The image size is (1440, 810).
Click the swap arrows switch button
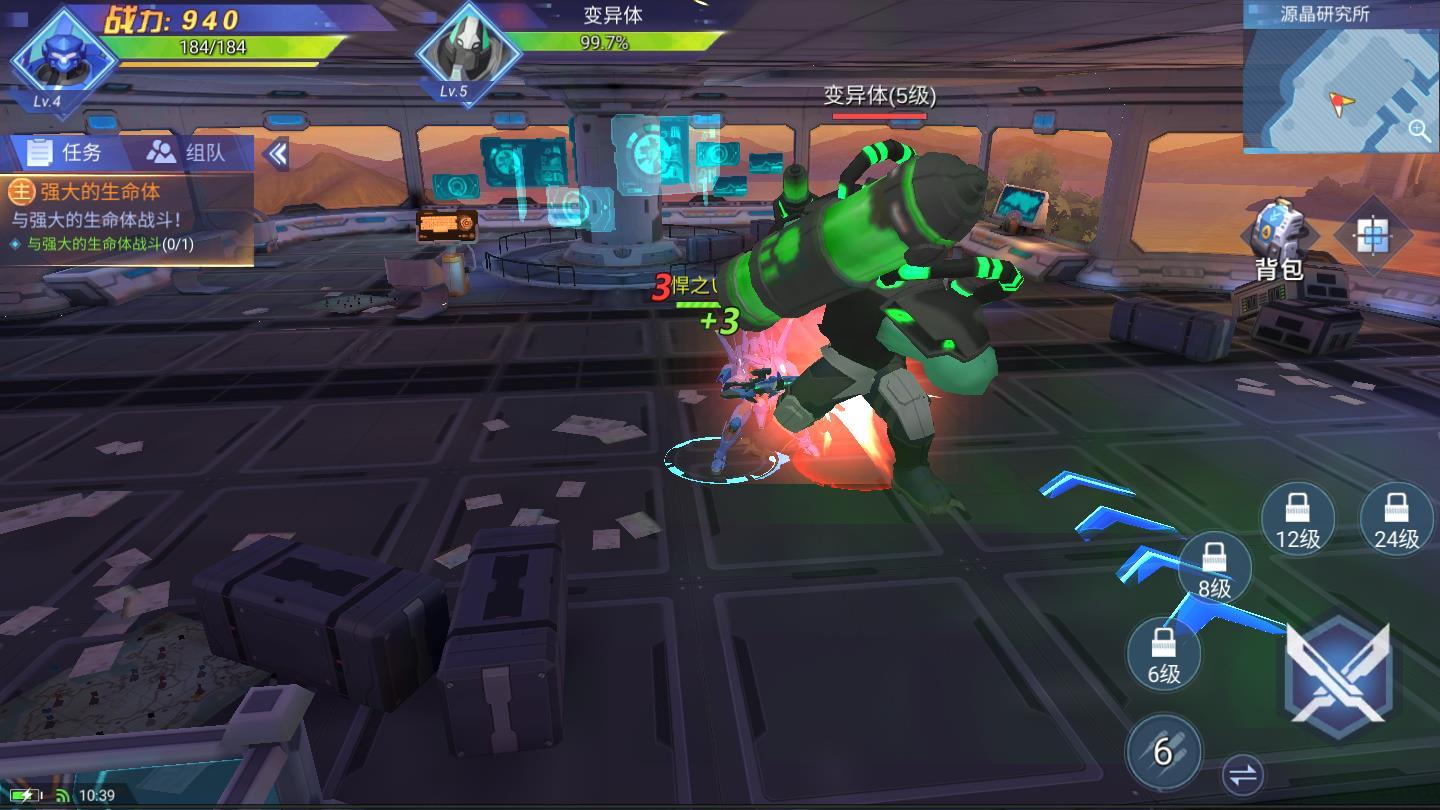pos(1243,774)
